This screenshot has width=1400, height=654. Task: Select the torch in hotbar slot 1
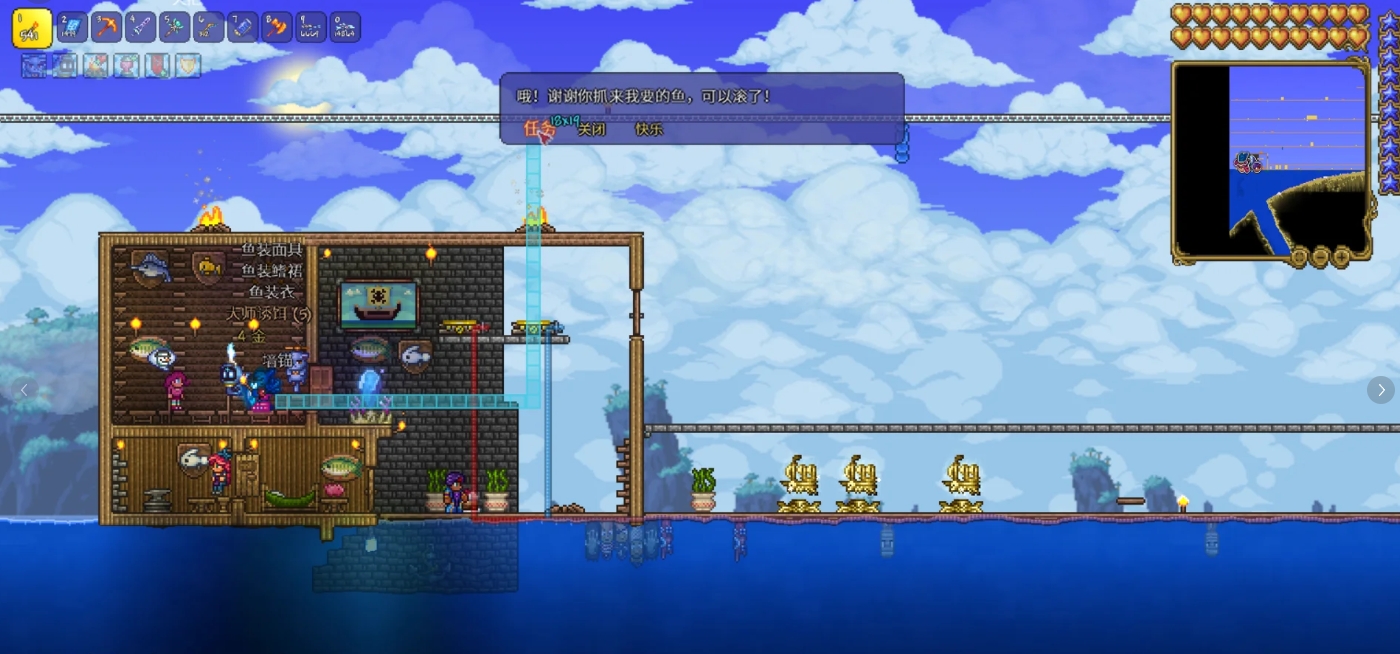32,28
